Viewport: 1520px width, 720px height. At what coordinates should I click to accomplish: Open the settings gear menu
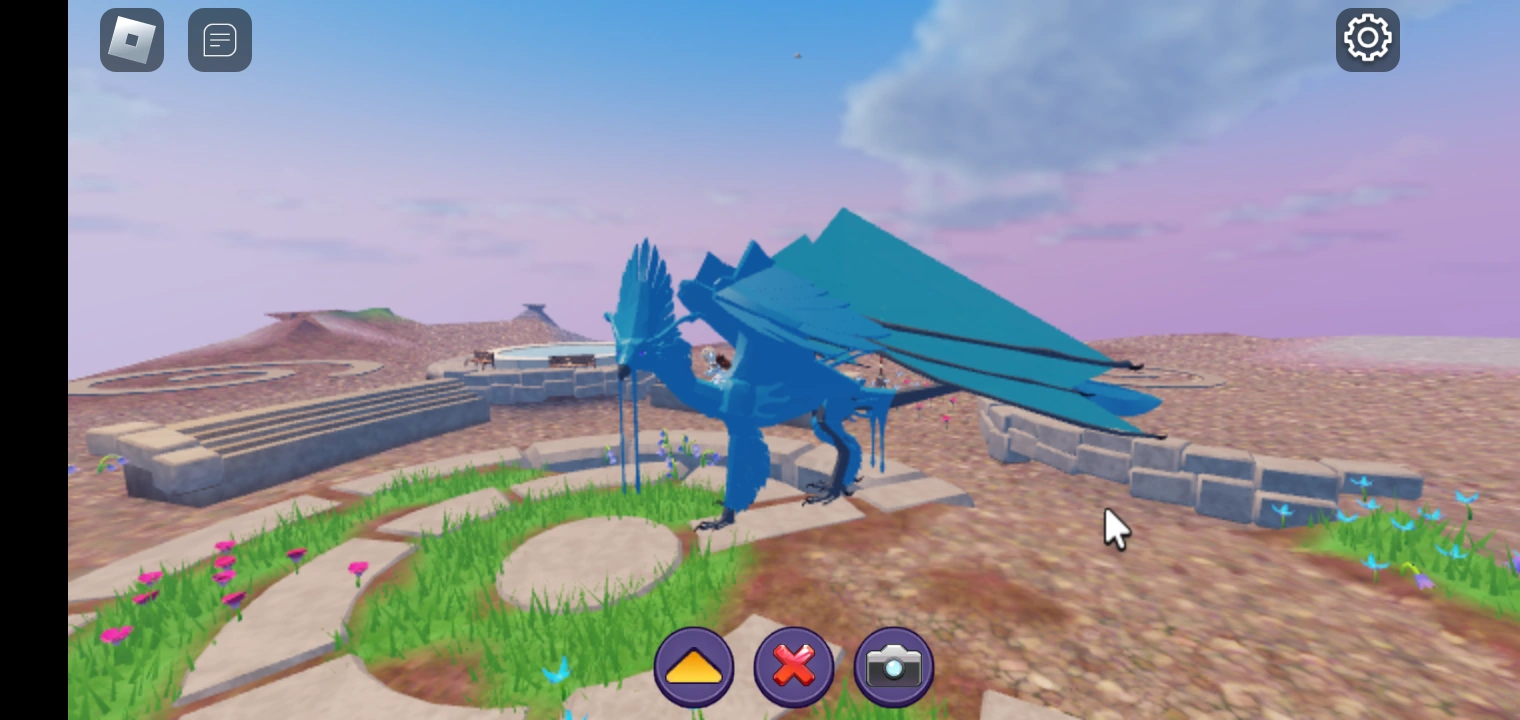1367,38
